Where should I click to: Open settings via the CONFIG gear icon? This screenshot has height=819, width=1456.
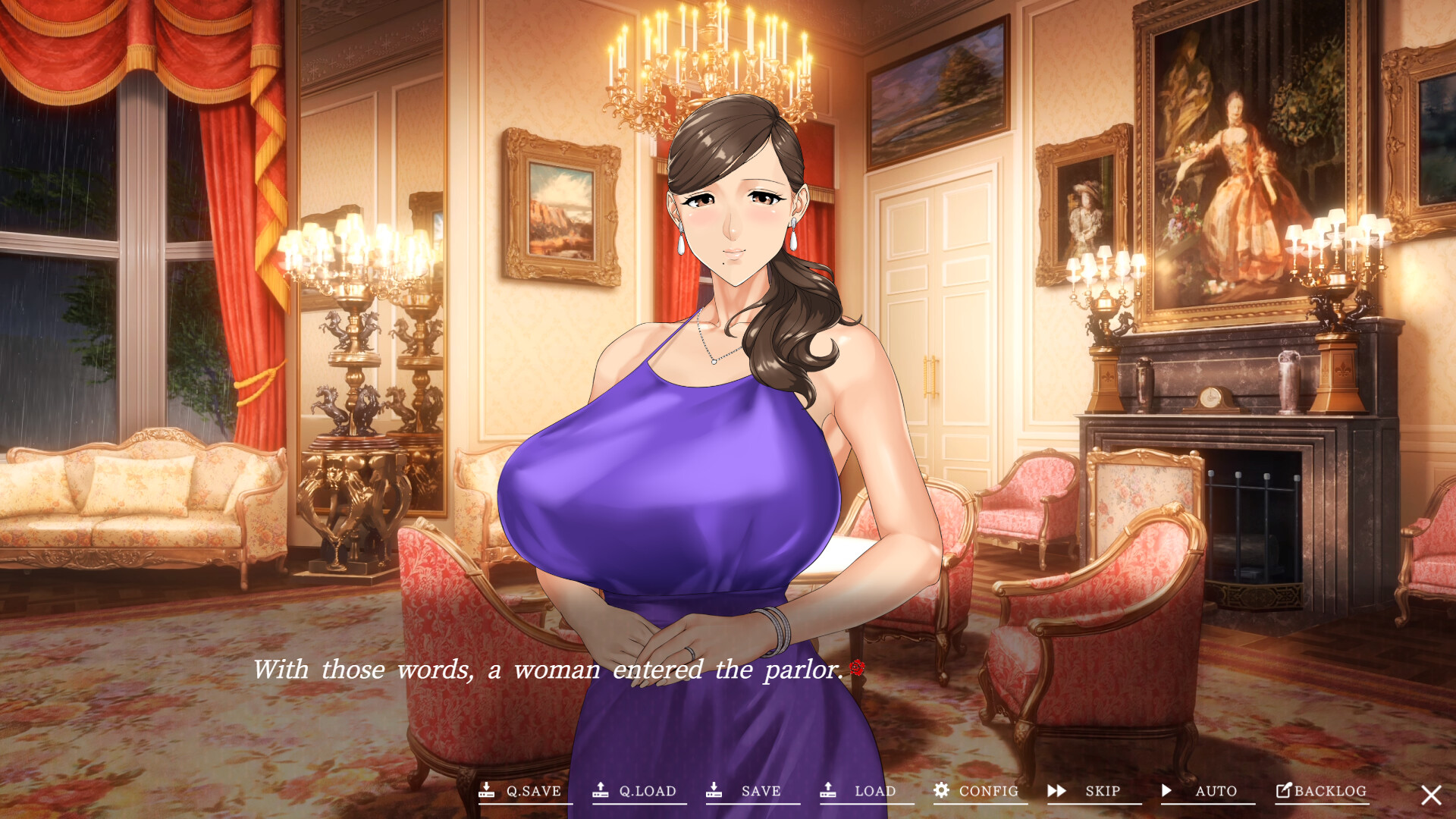tap(942, 791)
